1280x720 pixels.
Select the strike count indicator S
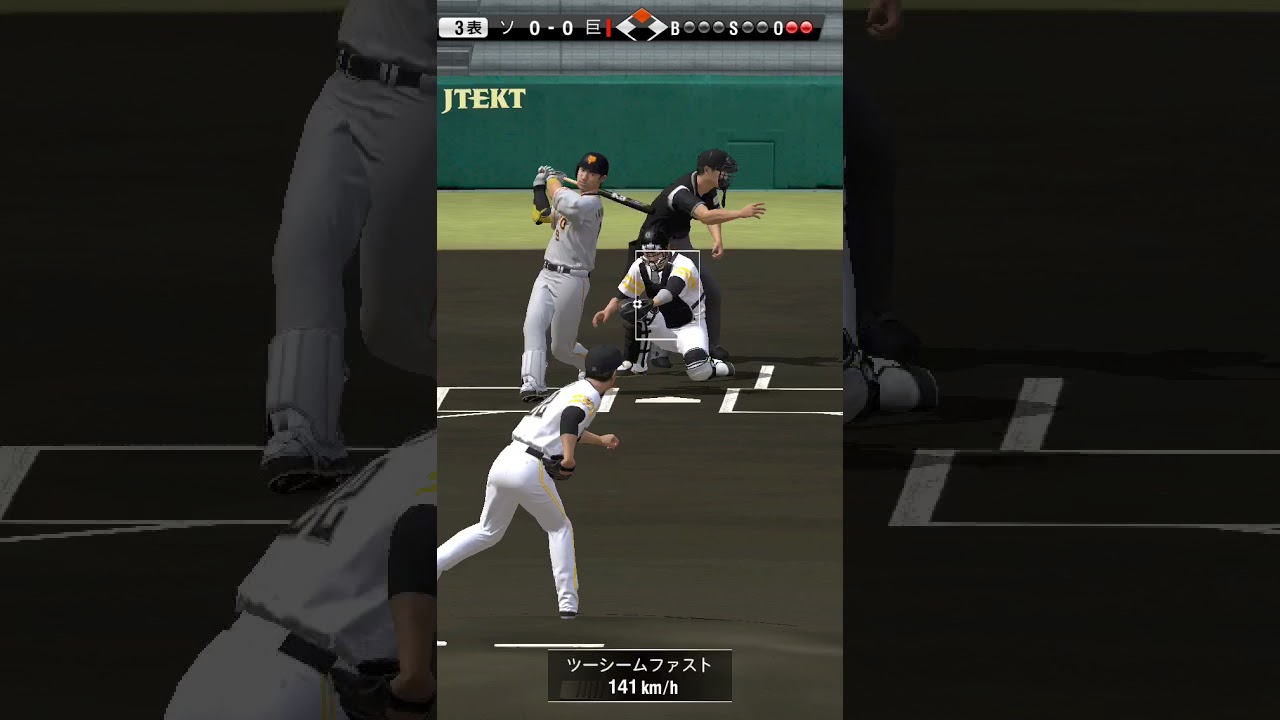(732, 26)
